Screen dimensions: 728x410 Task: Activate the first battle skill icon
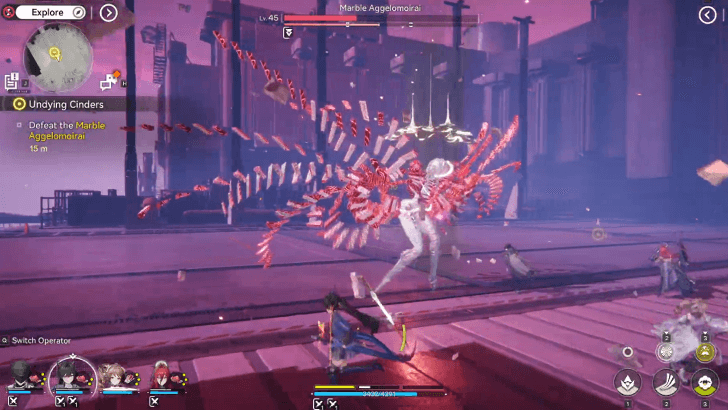pyautogui.click(x=627, y=381)
